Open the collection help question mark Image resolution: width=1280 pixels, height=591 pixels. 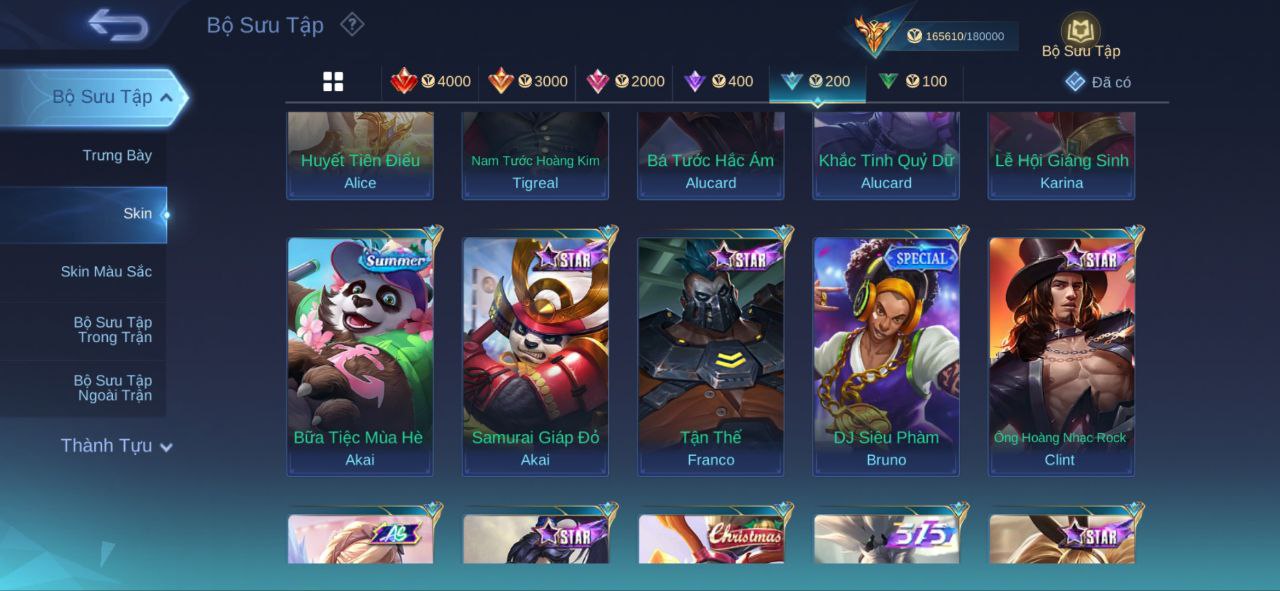[352, 25]
